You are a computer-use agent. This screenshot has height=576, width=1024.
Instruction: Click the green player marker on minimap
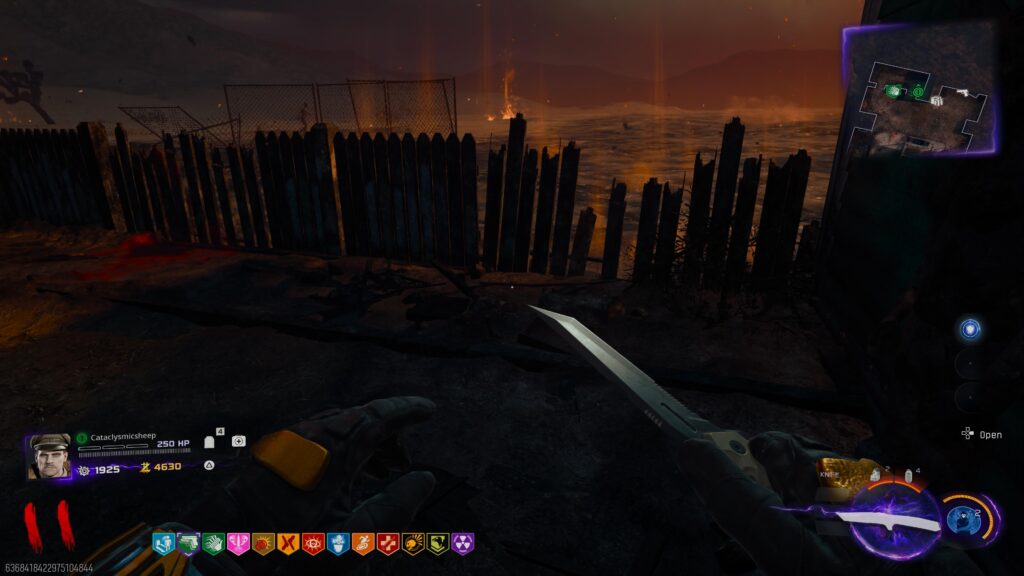click(917, 92)
